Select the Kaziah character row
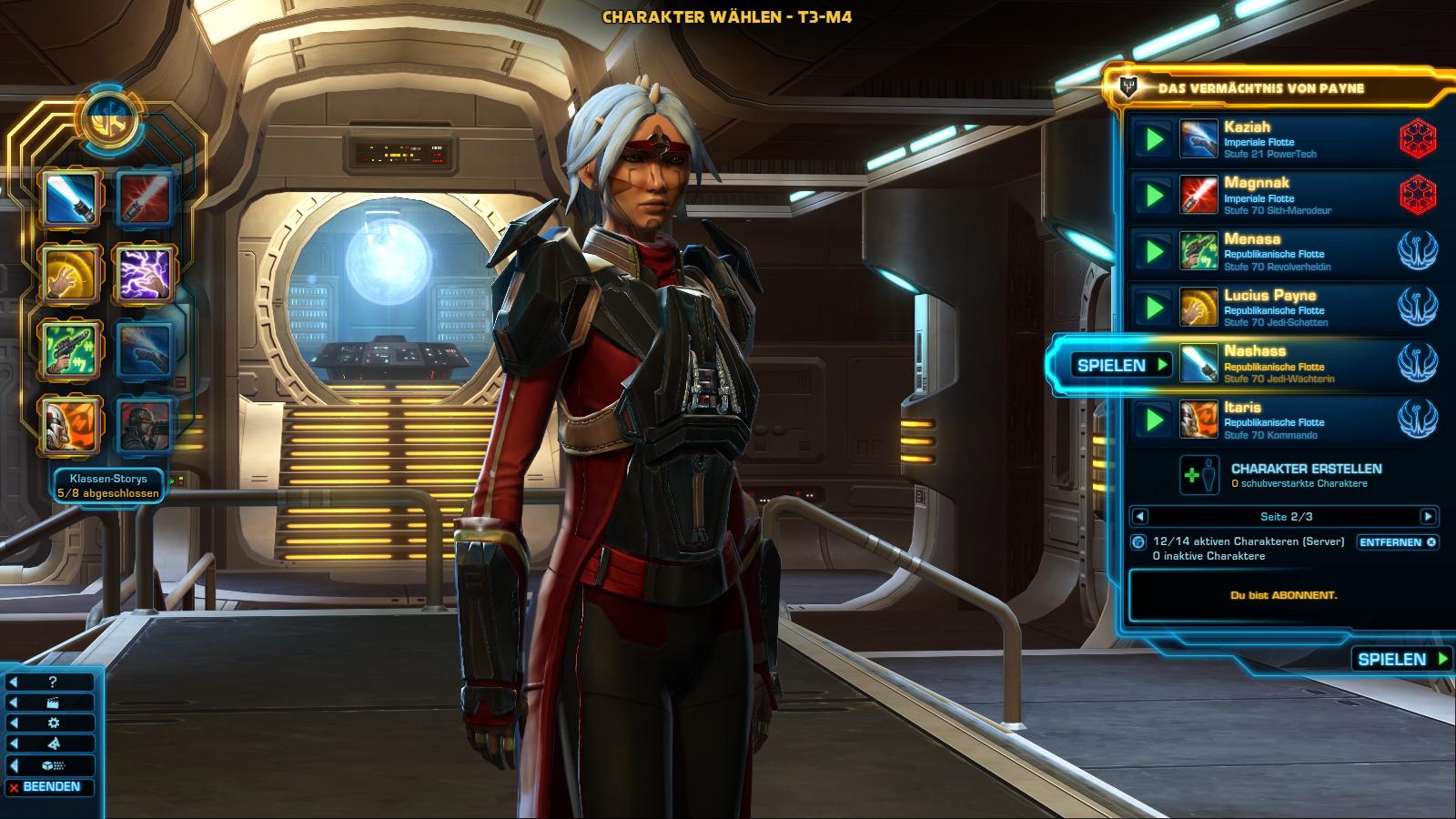 (x=1292, y=139)
